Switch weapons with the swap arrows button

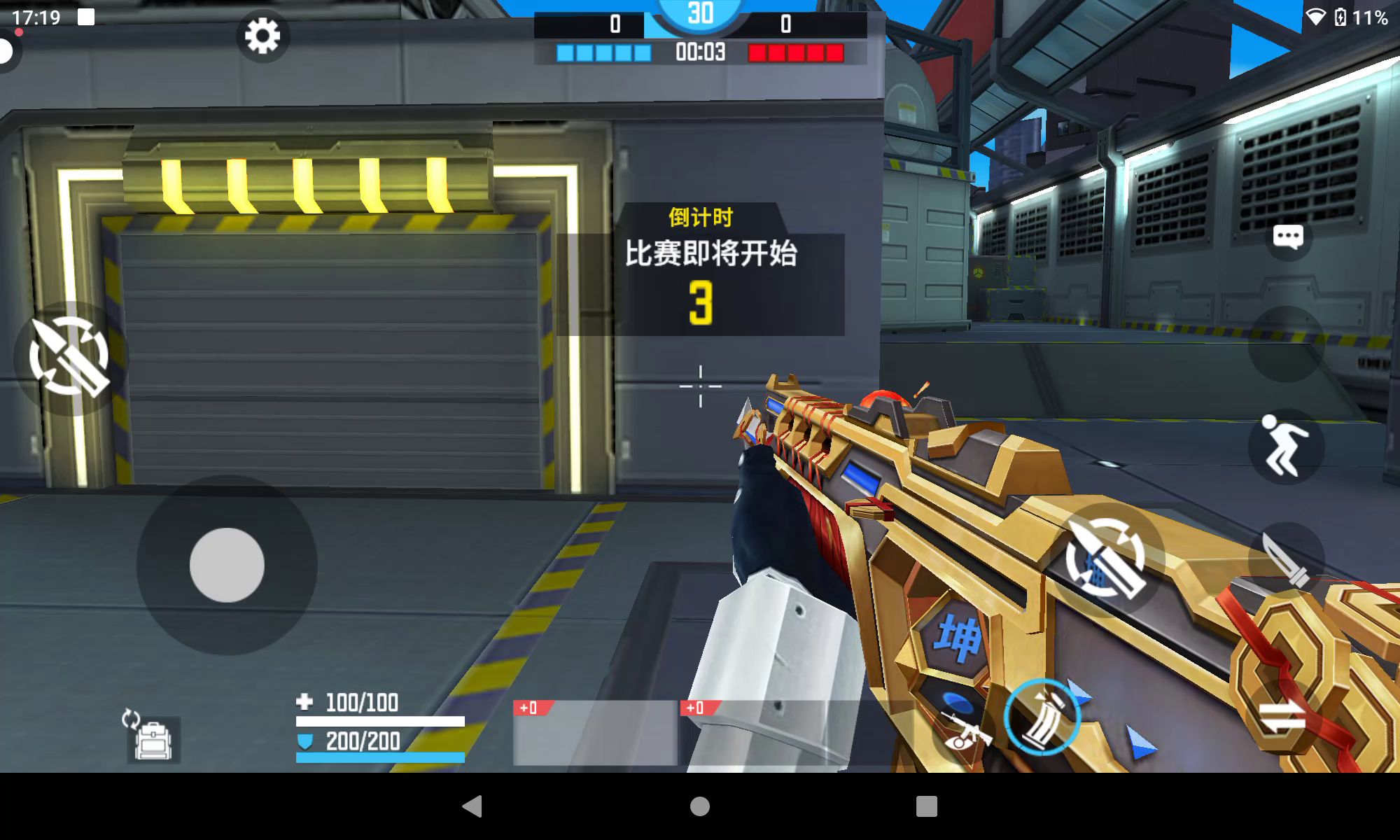pyautogui.click(x=1282, y=717)
